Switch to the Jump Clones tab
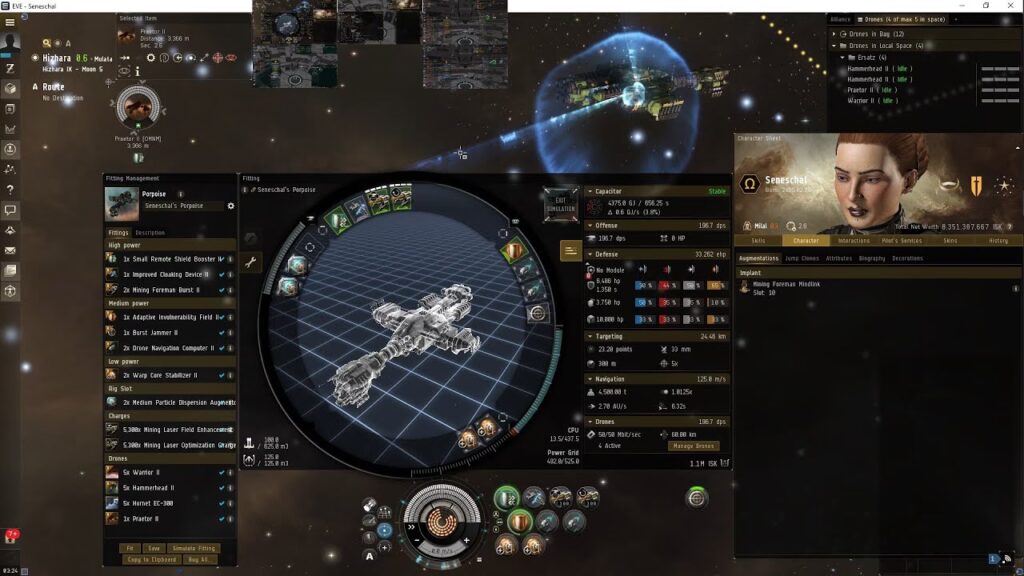The width and height of the screenshot is (1024, 576). (799, 258)
